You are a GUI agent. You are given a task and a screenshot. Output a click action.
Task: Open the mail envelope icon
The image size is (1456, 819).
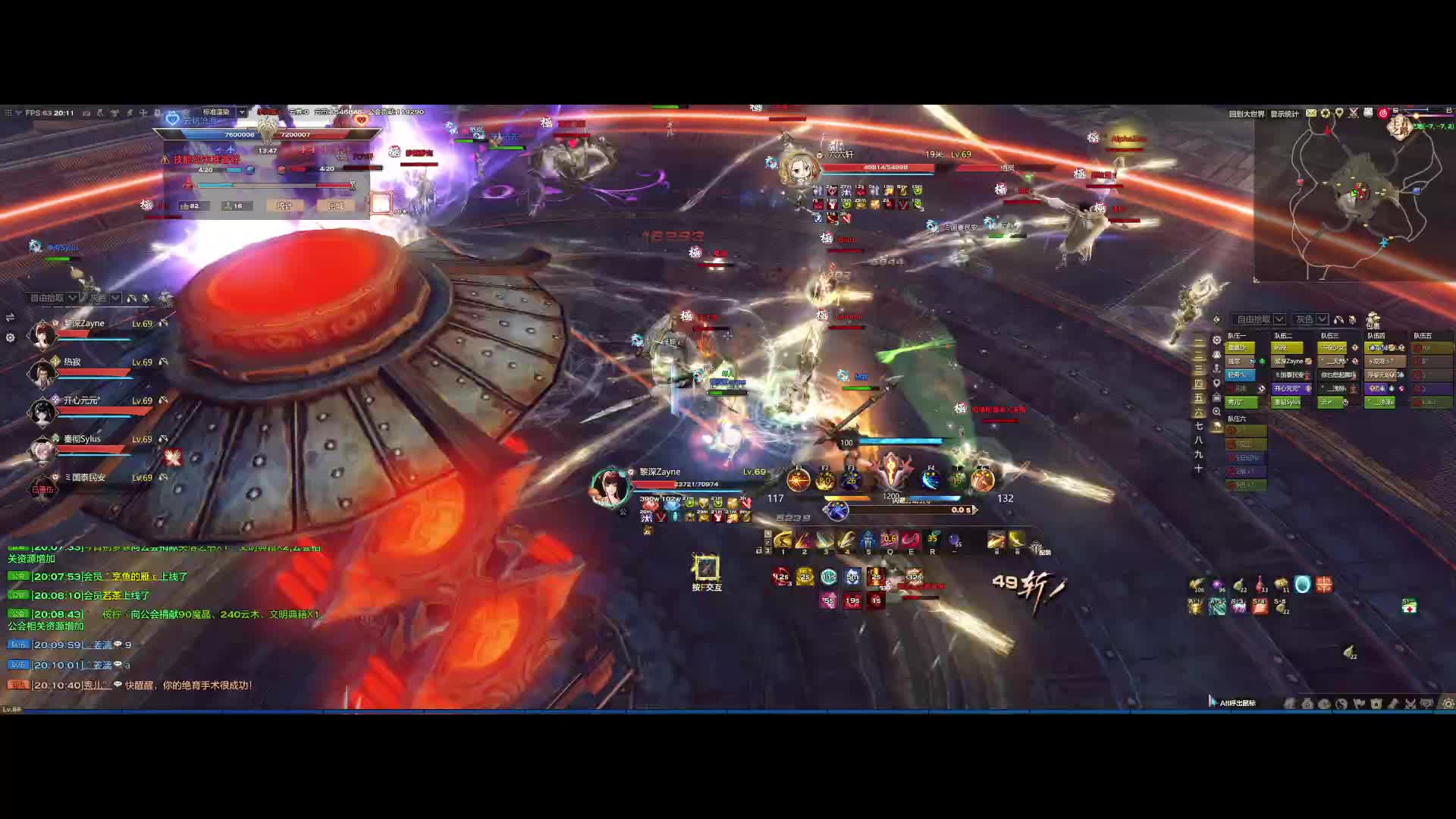pyautogui.click(x=1311, y=113)
